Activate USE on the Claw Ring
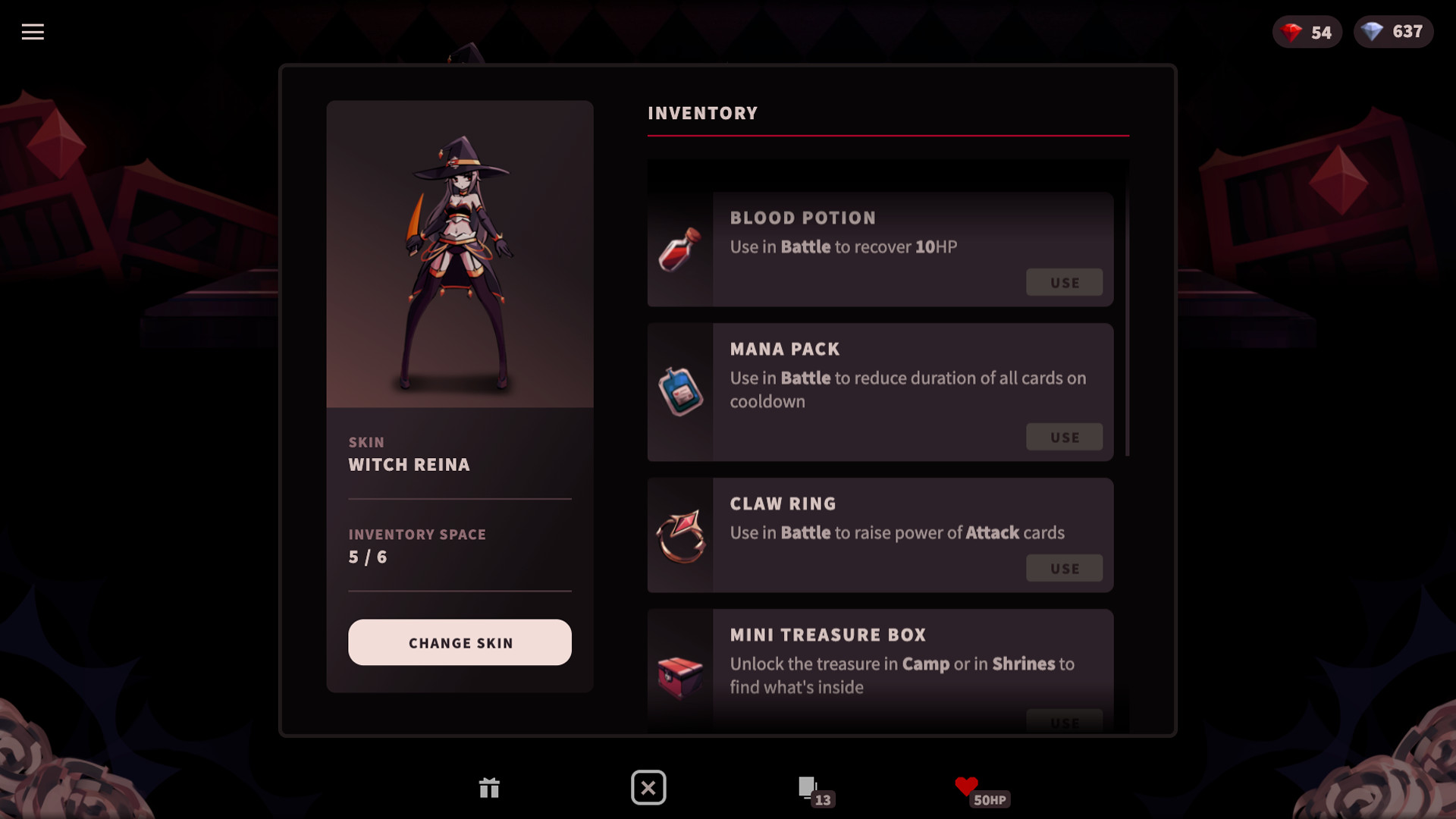The image size is (1456, 819). pyautogui.click(x=1064, y=567)
